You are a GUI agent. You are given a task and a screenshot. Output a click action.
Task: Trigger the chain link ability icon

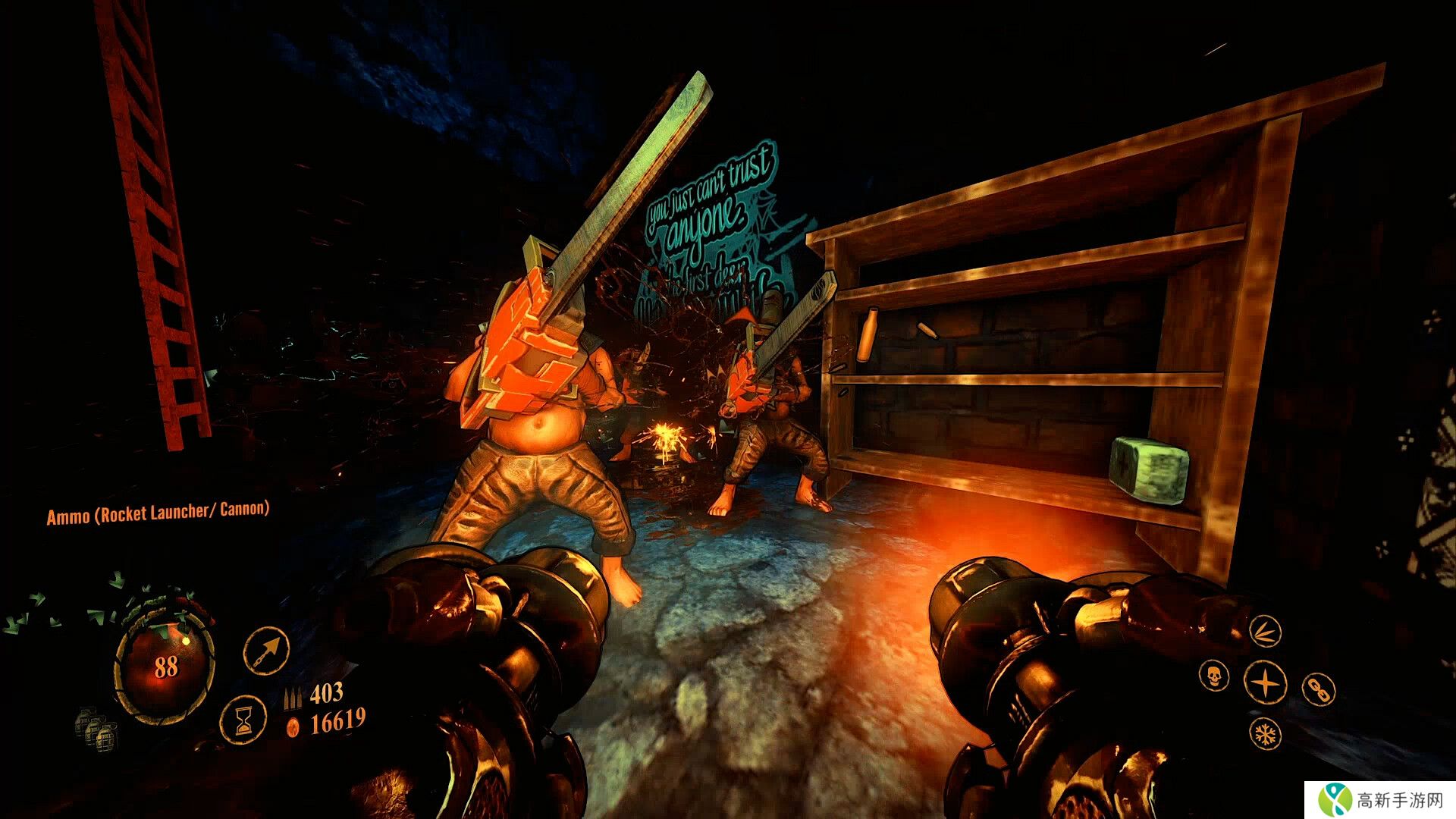coord(1318,689)
